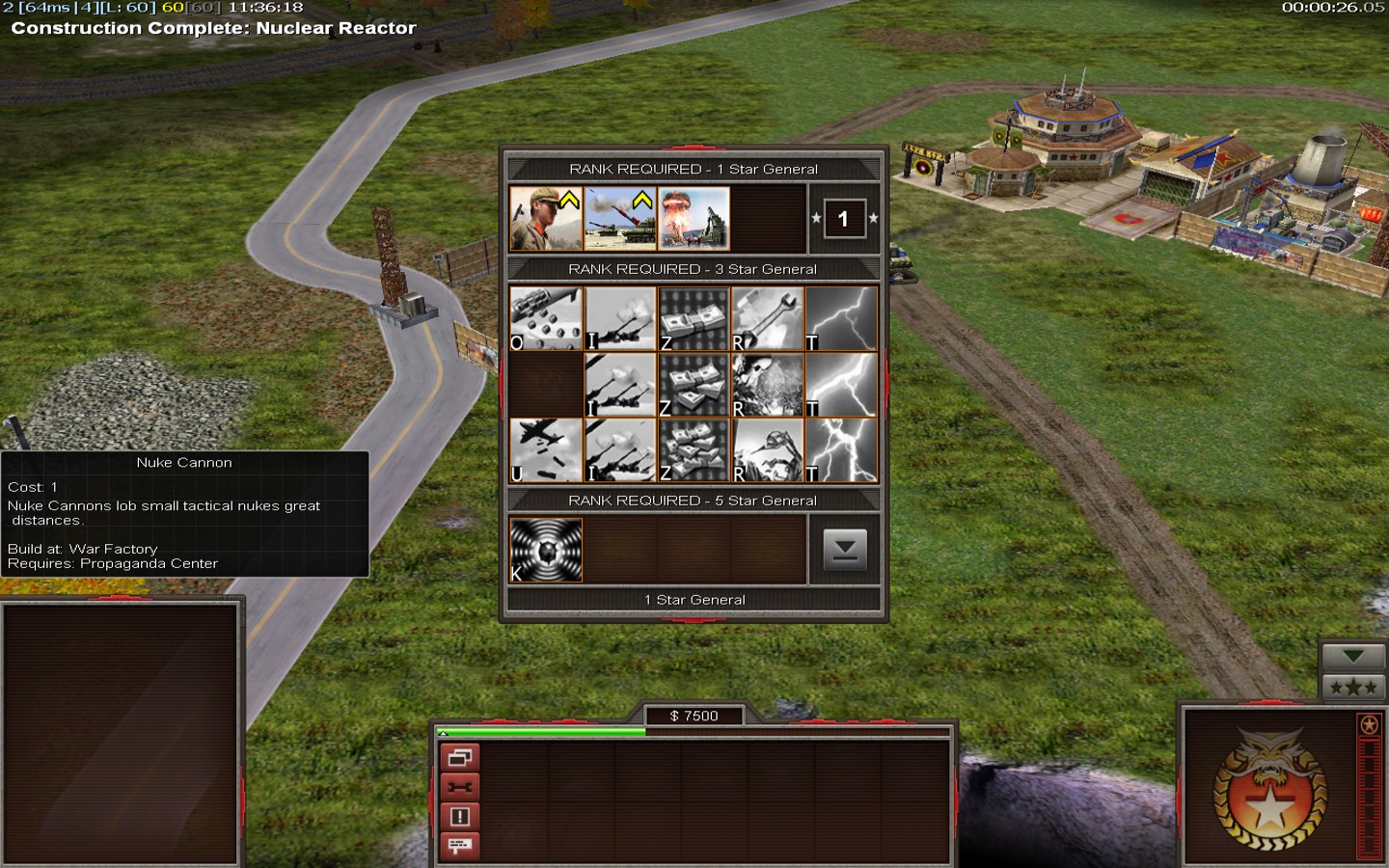Click the green down-arrow hide button
This screenshot has height=868, width=1389.
tap(1353, 657)
